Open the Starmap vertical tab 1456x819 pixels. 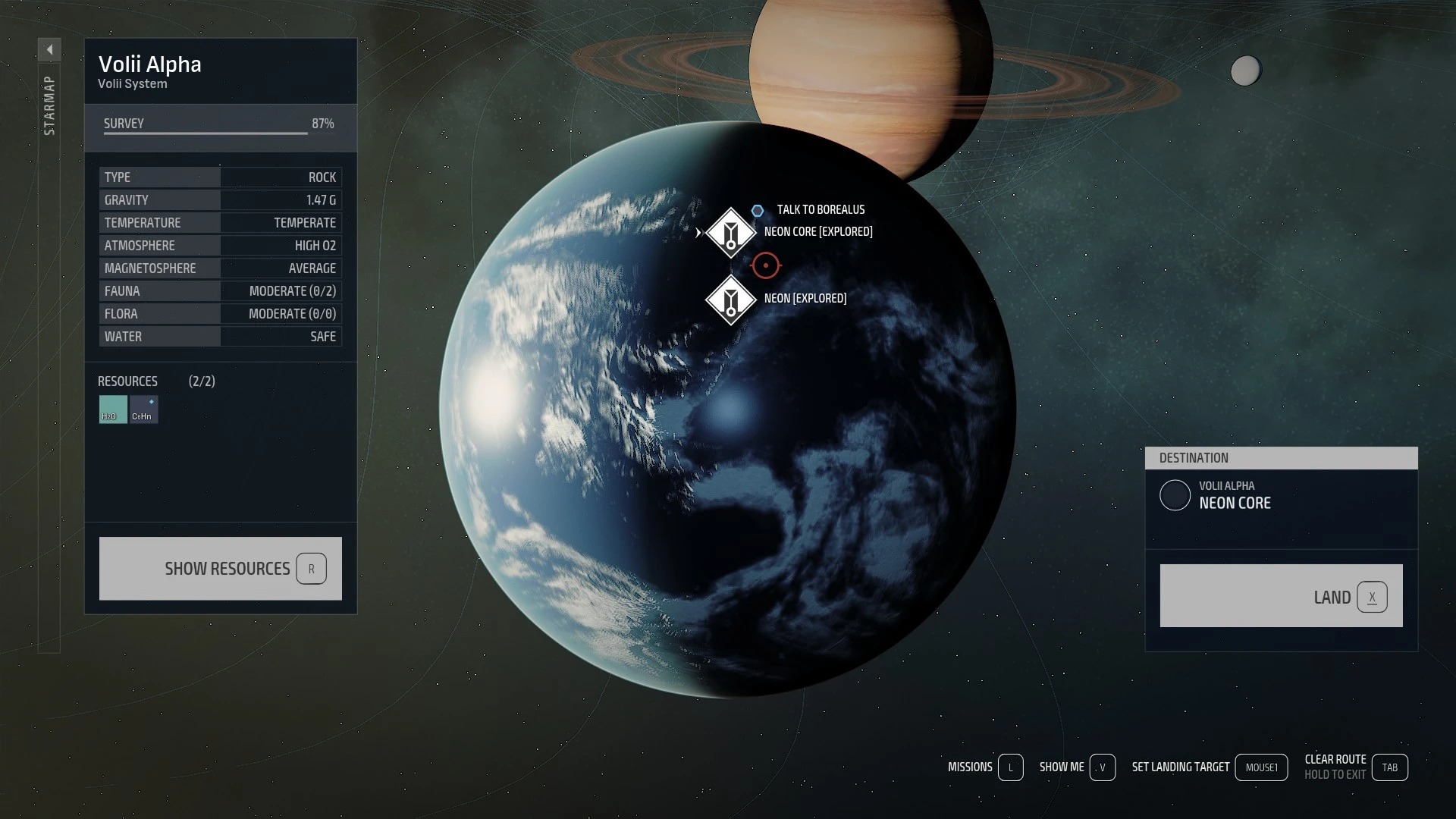(49, 106)
